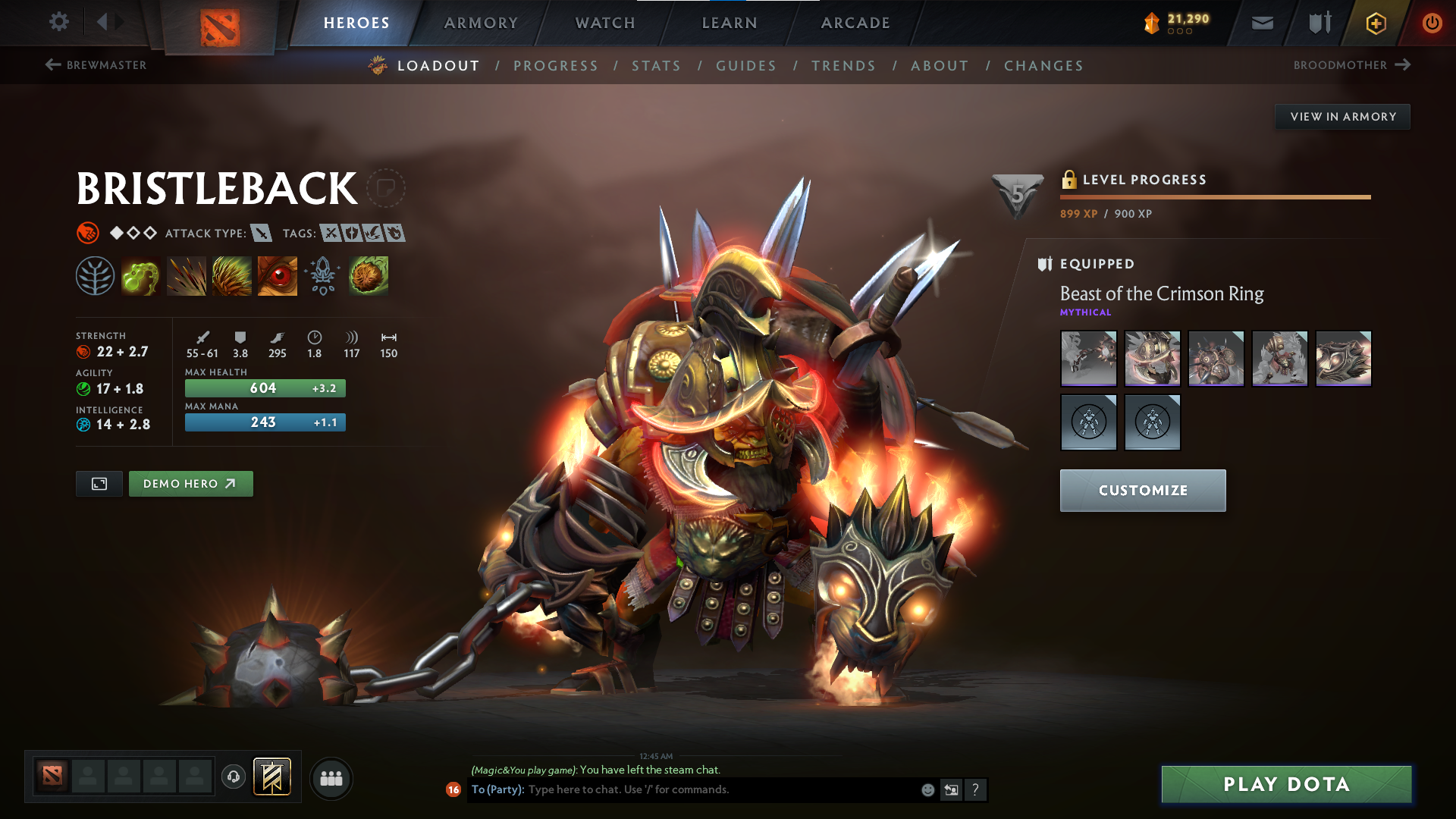The height and width of the screenshot is (819, 1456).
Task: Open the settings gear
Action: point(58,22)
